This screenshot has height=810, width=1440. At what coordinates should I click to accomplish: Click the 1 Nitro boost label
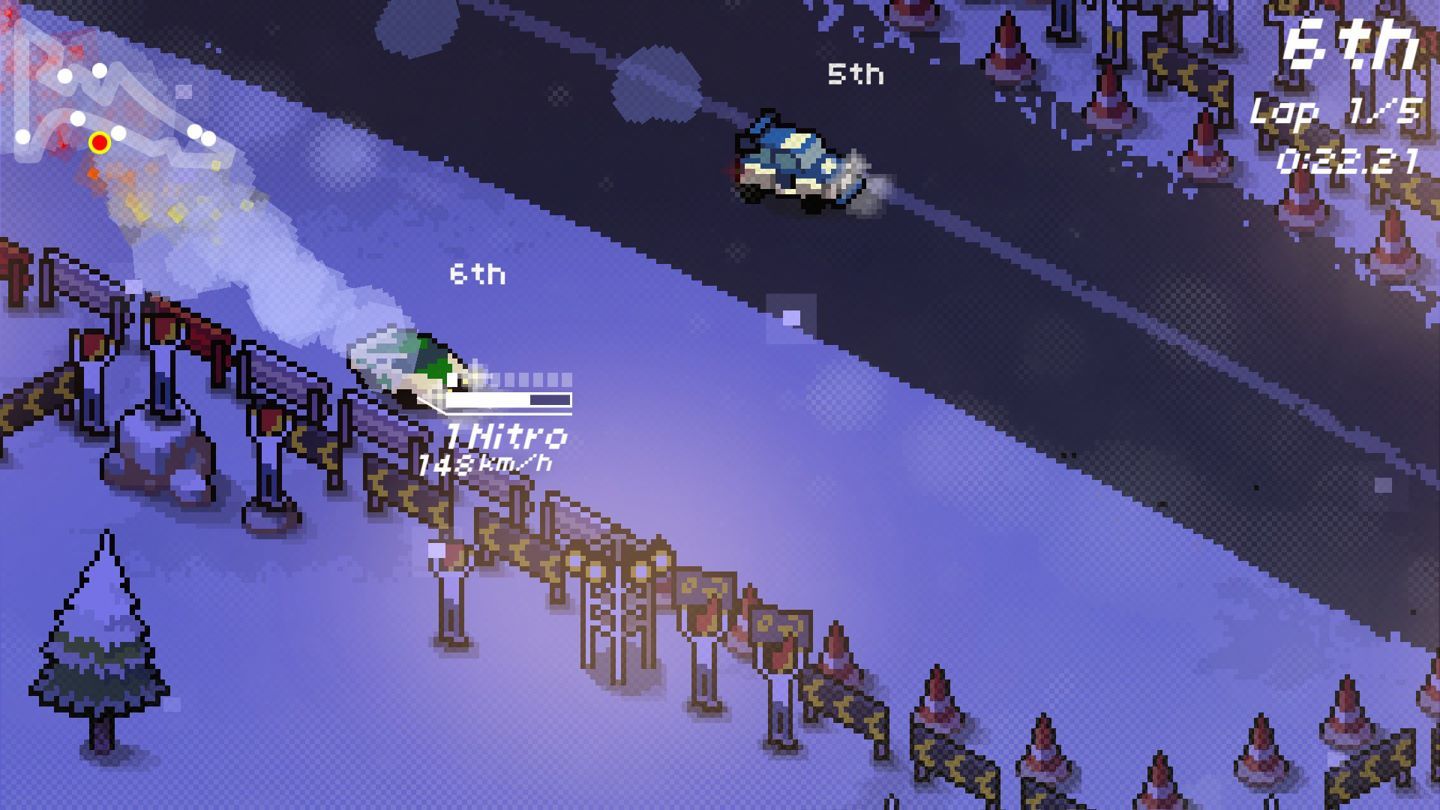click(x=509, y=437)
